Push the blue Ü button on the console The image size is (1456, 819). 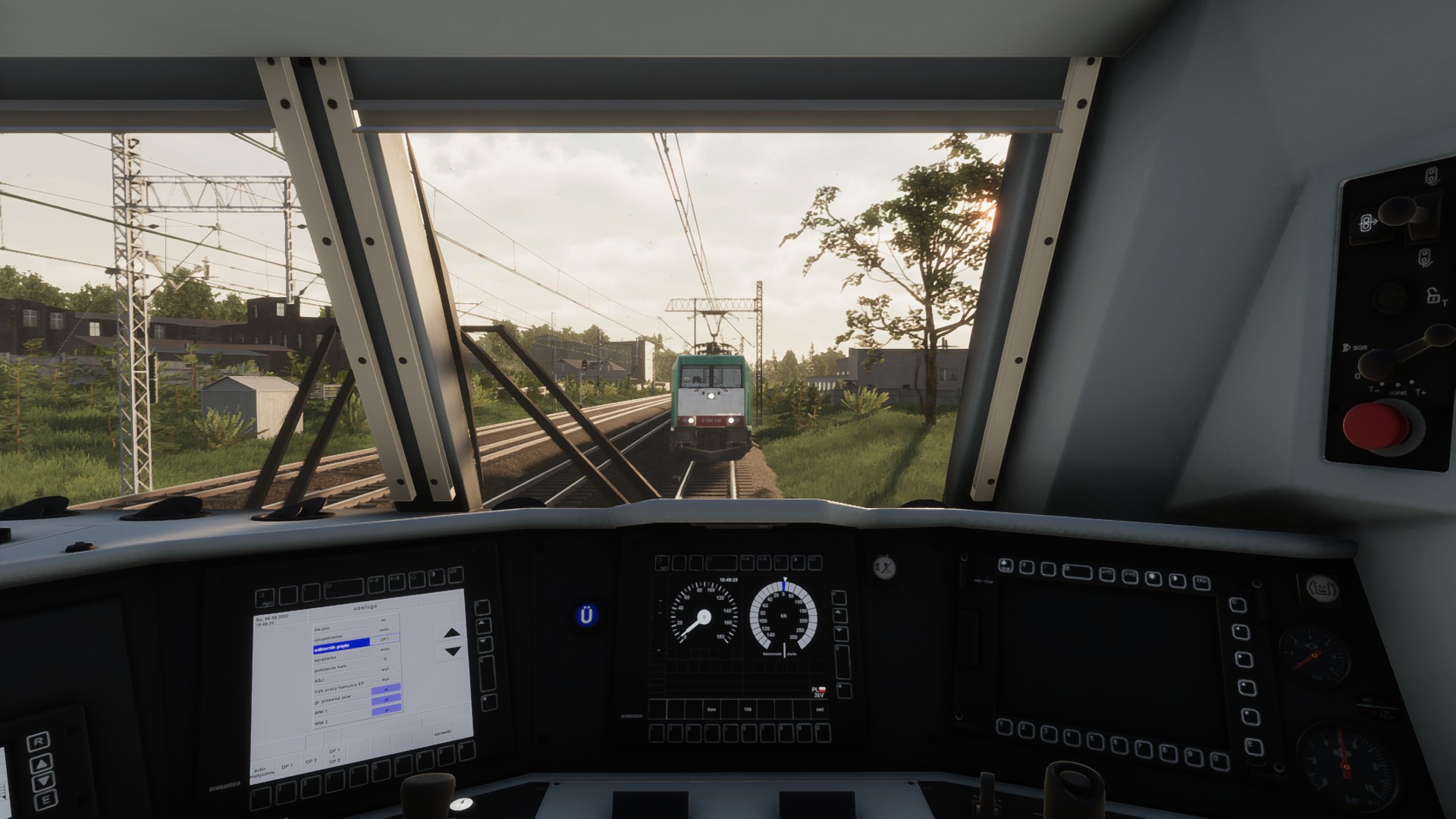coord(586,615)
